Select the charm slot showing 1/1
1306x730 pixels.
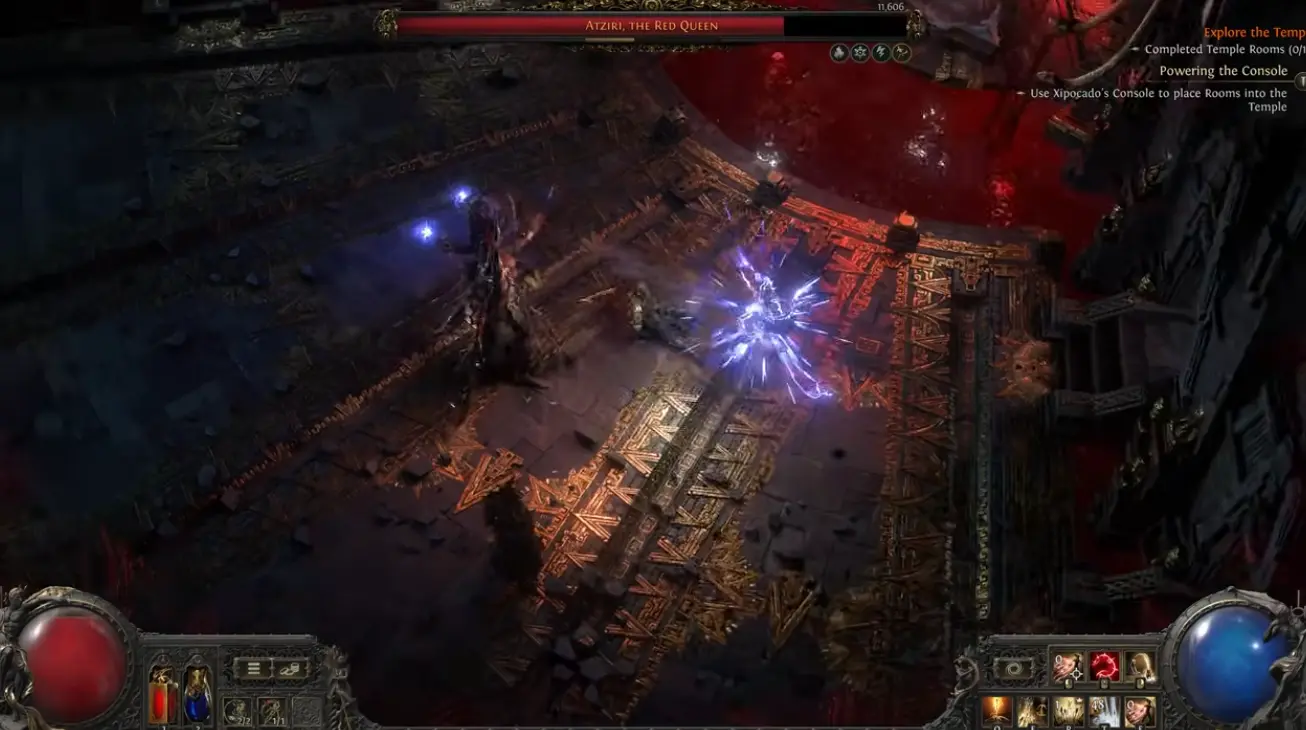click(x=272, y=710)
